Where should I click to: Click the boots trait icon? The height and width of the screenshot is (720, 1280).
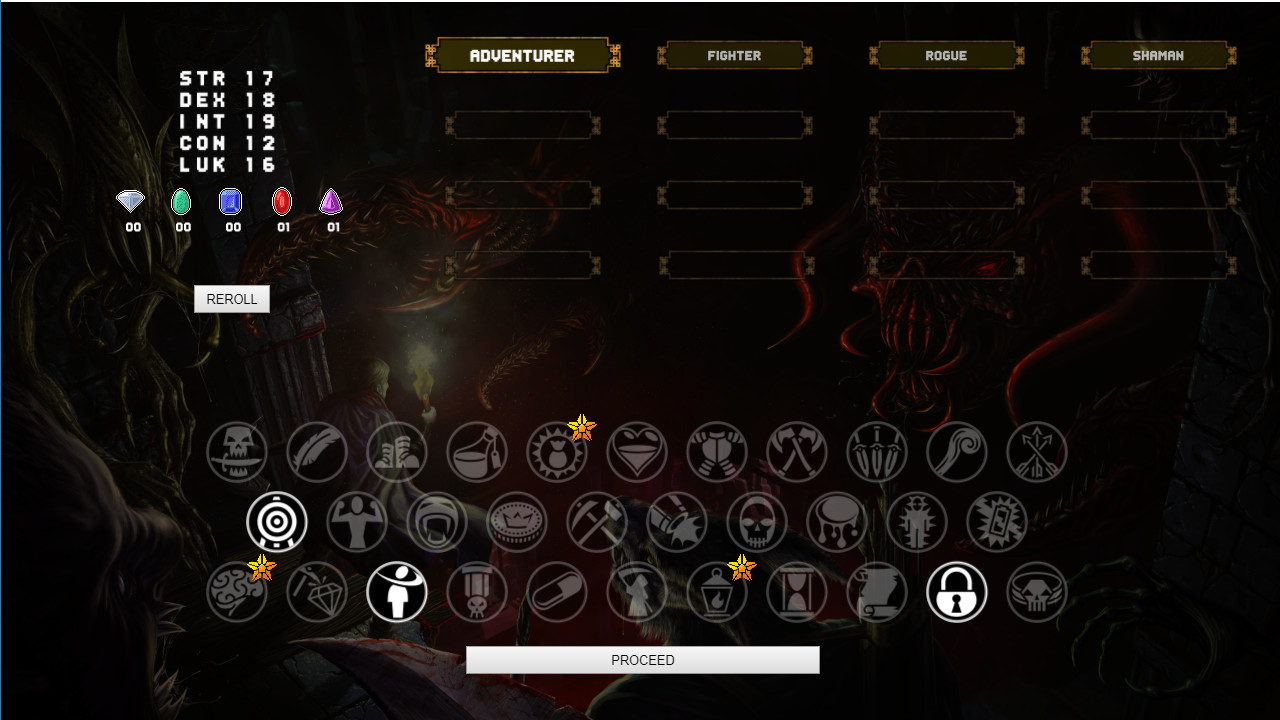click(397, 451)
